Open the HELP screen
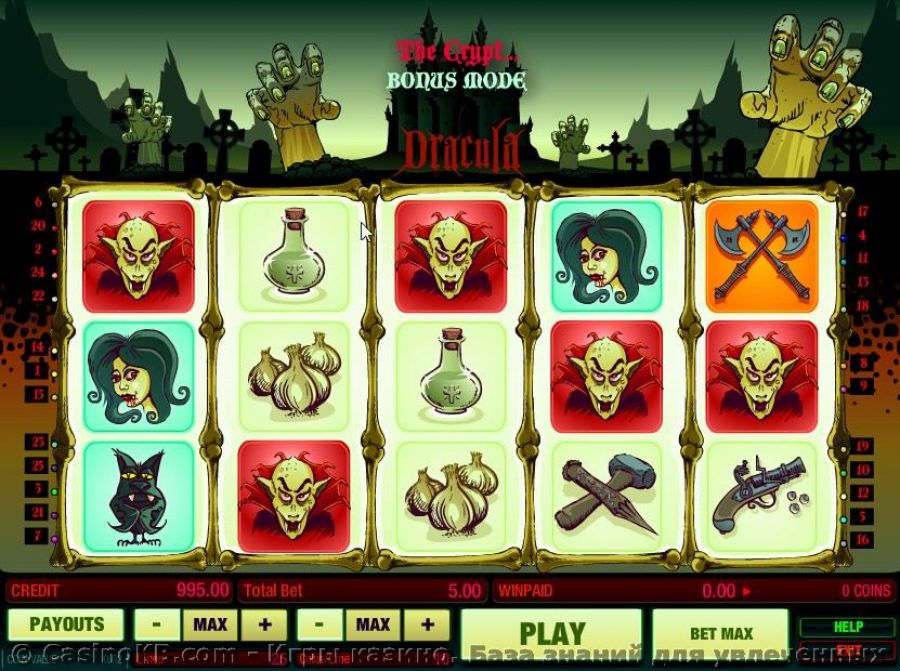 pyautogui.click(x=847, y=627)
